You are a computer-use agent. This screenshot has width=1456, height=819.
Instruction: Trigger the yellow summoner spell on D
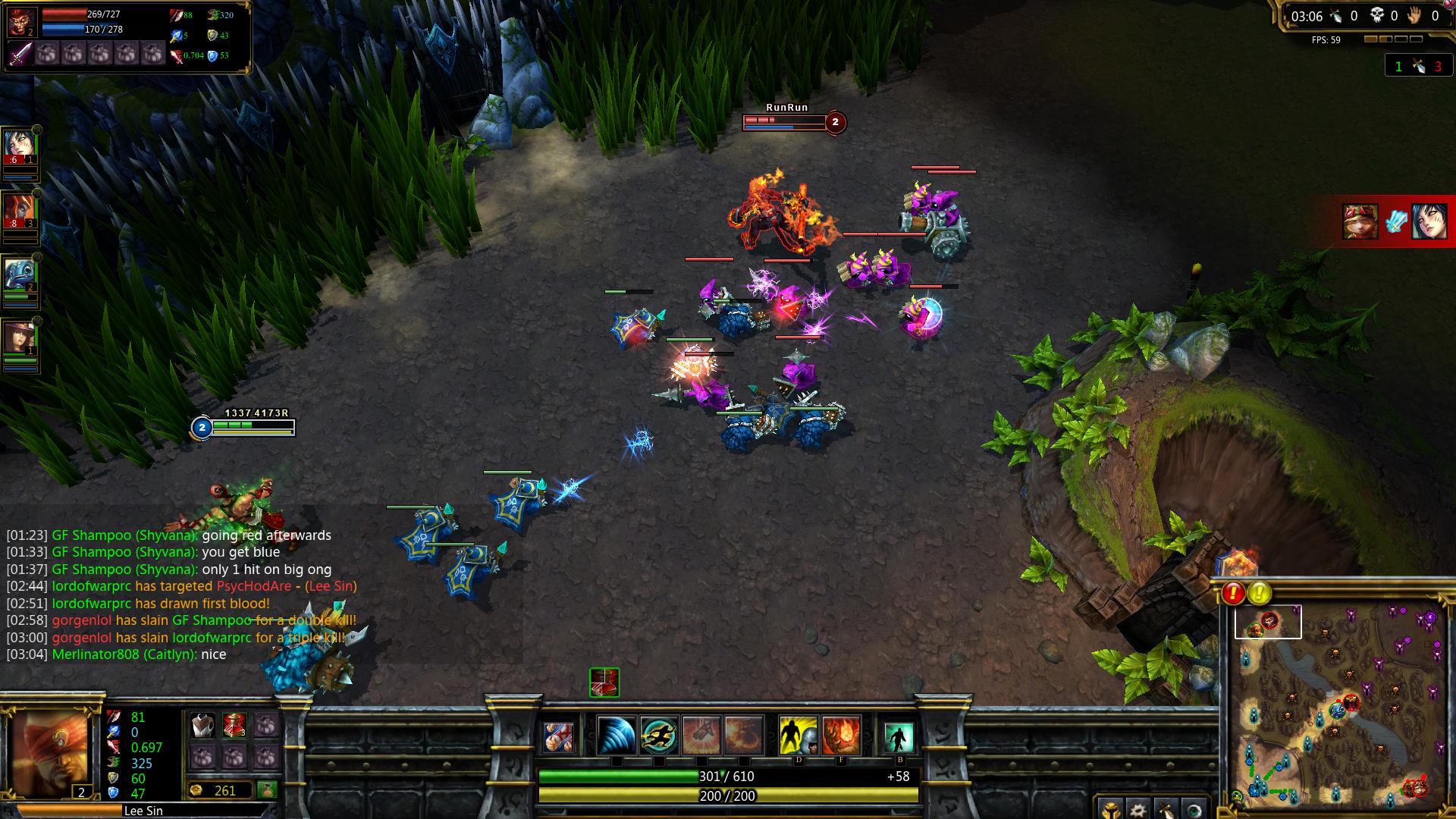(x=799, y=736)
